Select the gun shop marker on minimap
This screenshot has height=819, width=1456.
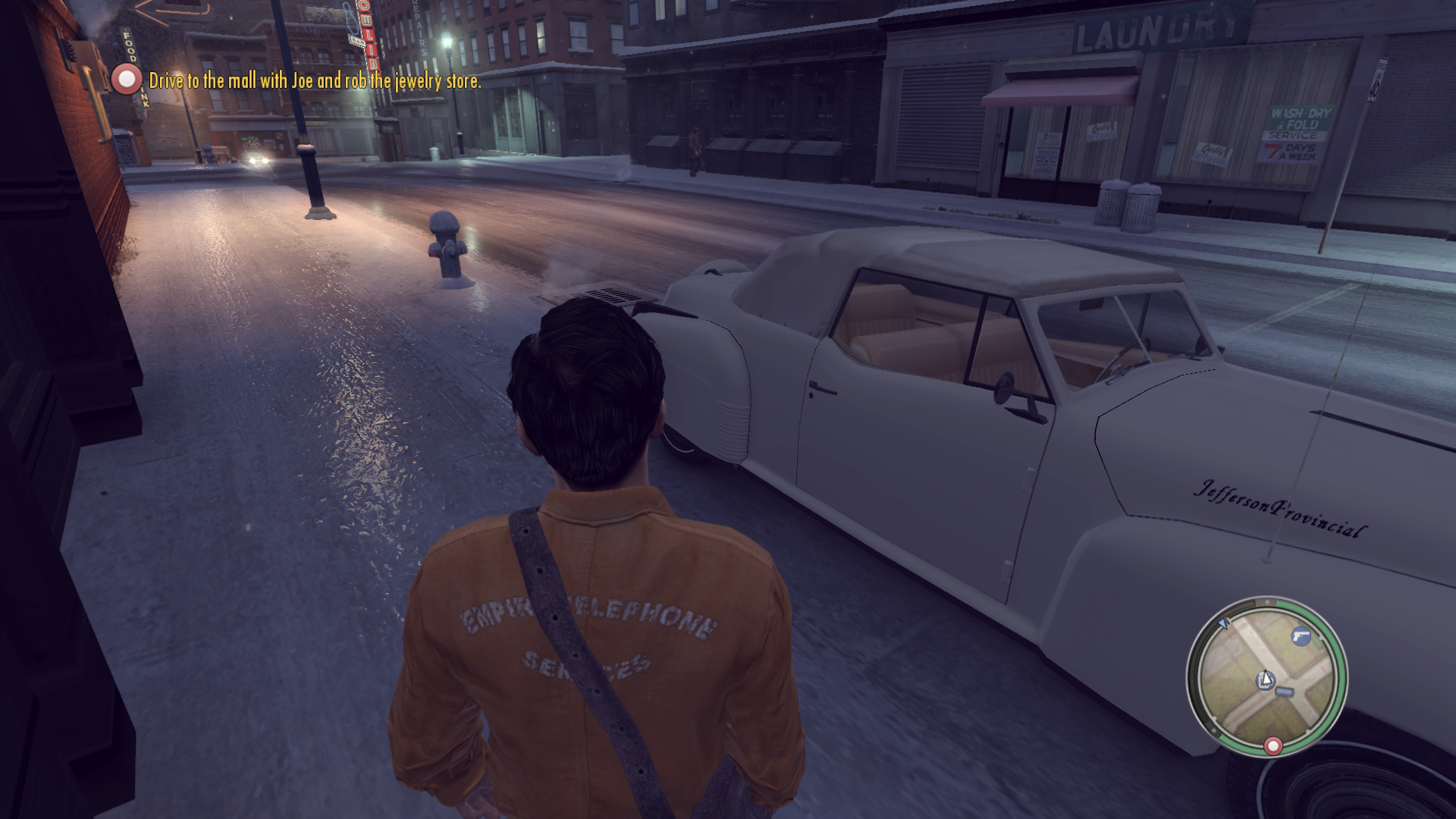pyautogui.click(x=1301, y=635)
